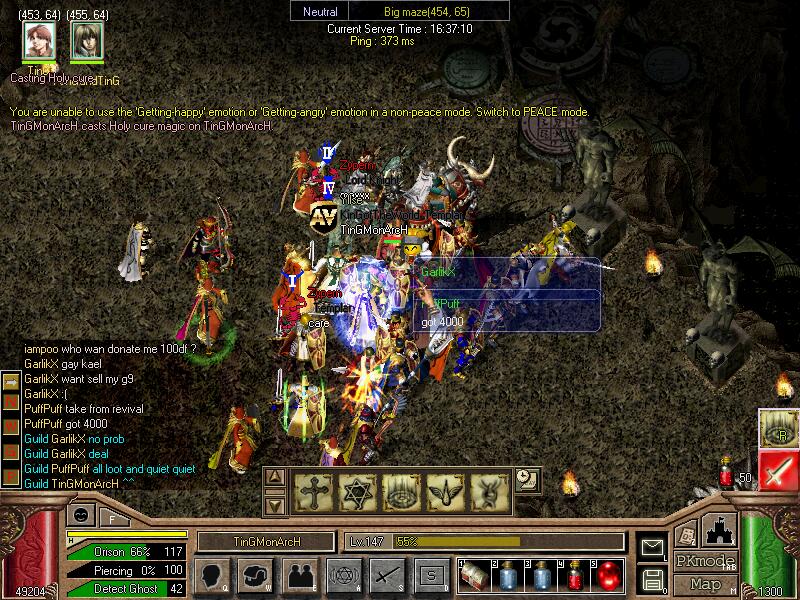The width and height of the screenshot is (800, 600).
Task: Open the head profile character button
Action: (x=211, y=575)
